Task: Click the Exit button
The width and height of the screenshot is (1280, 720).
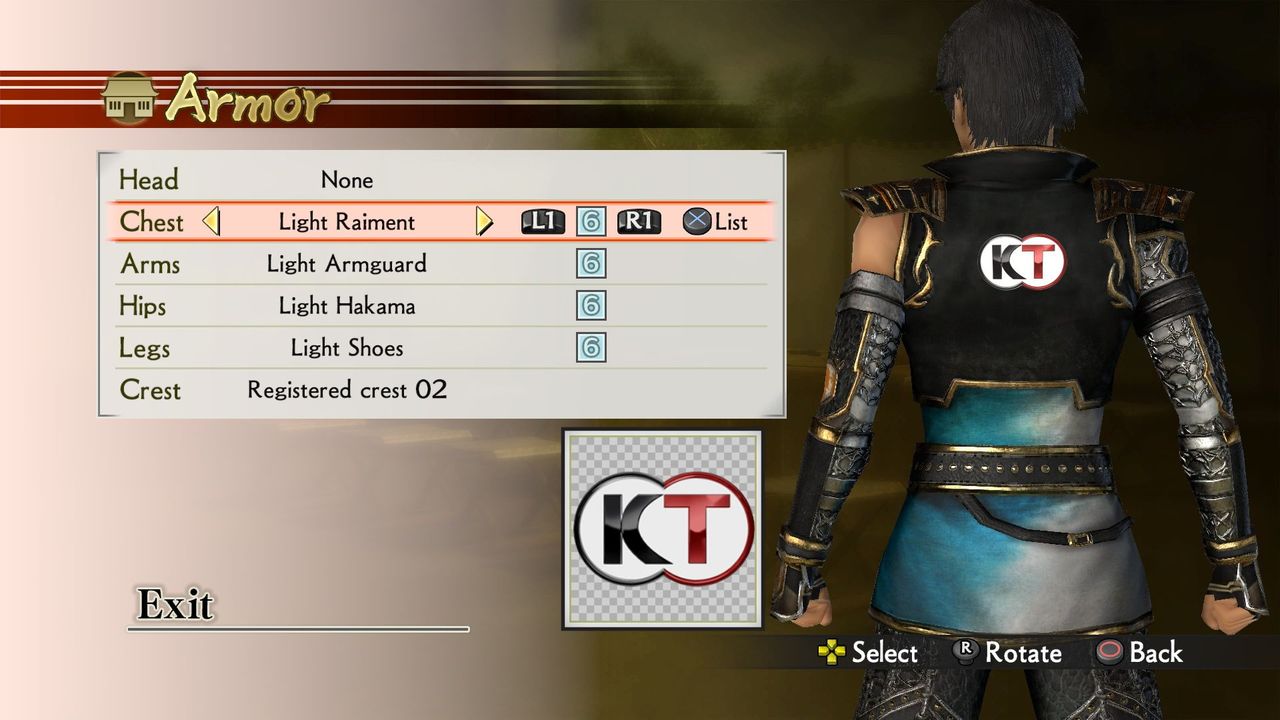Action: point(176,606)
